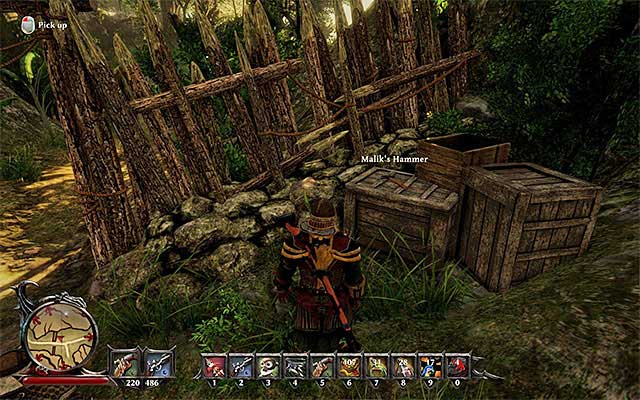Activate the blue item in slot 9
Screen dimensions: 640x400
(430, 366)
